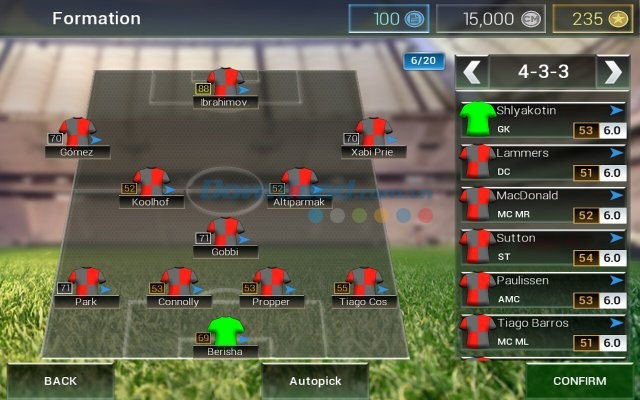Use Autopick to fill the lineup
The width and height of the screenshot is (640, 400).
coord(315,381)
